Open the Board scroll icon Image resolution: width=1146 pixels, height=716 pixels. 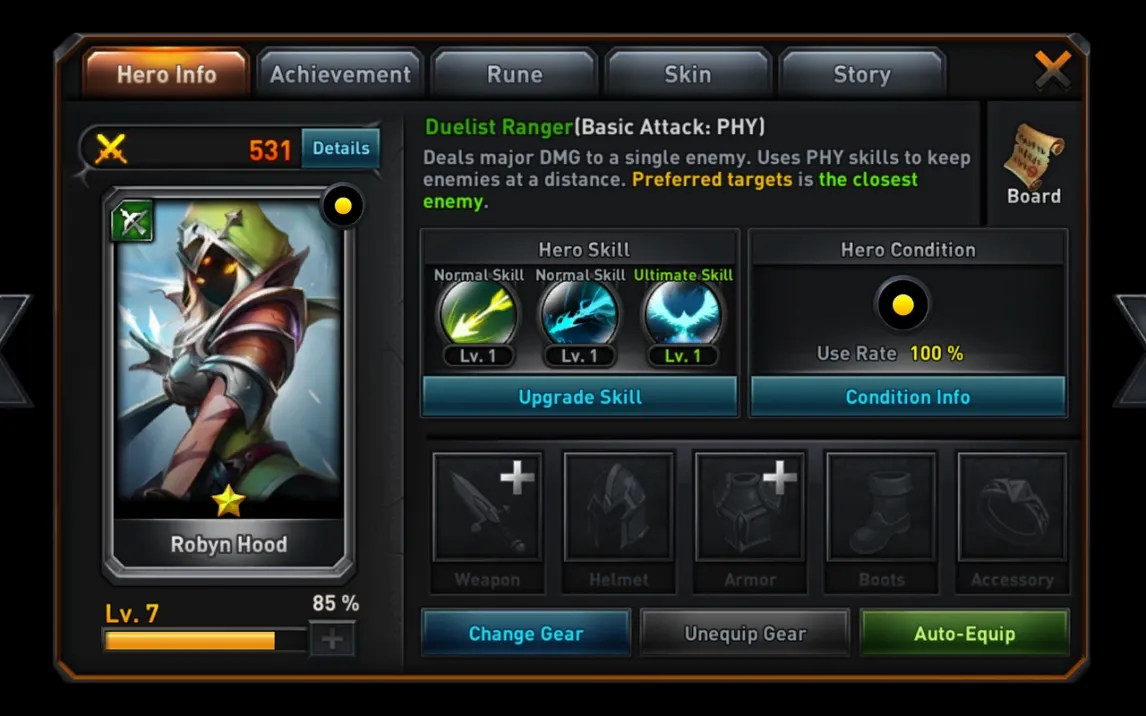(1034, 164)
